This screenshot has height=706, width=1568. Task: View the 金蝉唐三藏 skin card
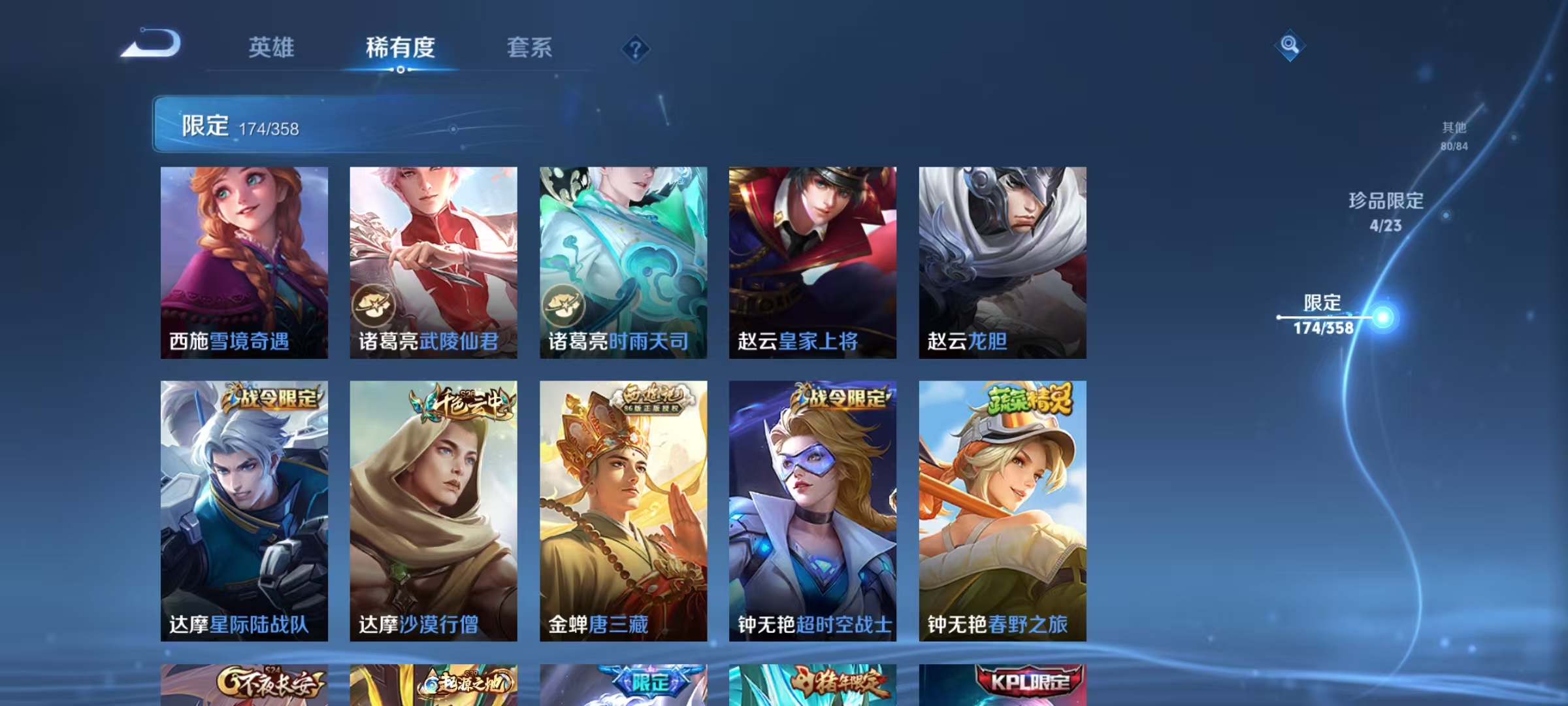(623, 510)
